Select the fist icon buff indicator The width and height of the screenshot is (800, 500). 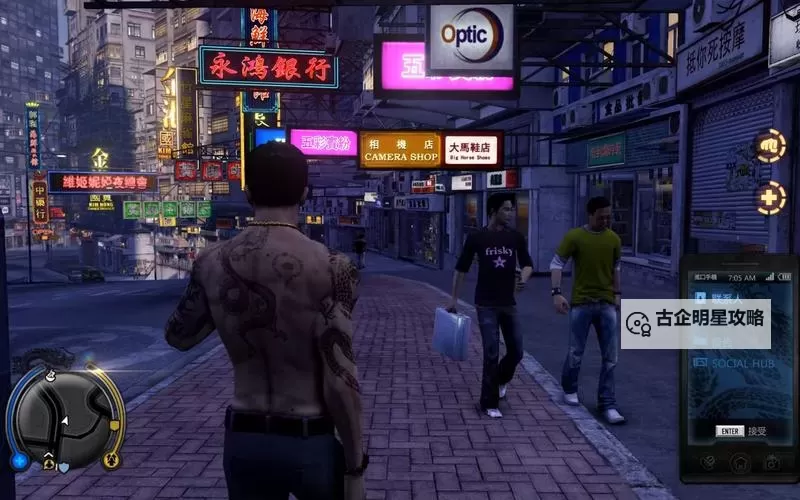coord(770,146)
